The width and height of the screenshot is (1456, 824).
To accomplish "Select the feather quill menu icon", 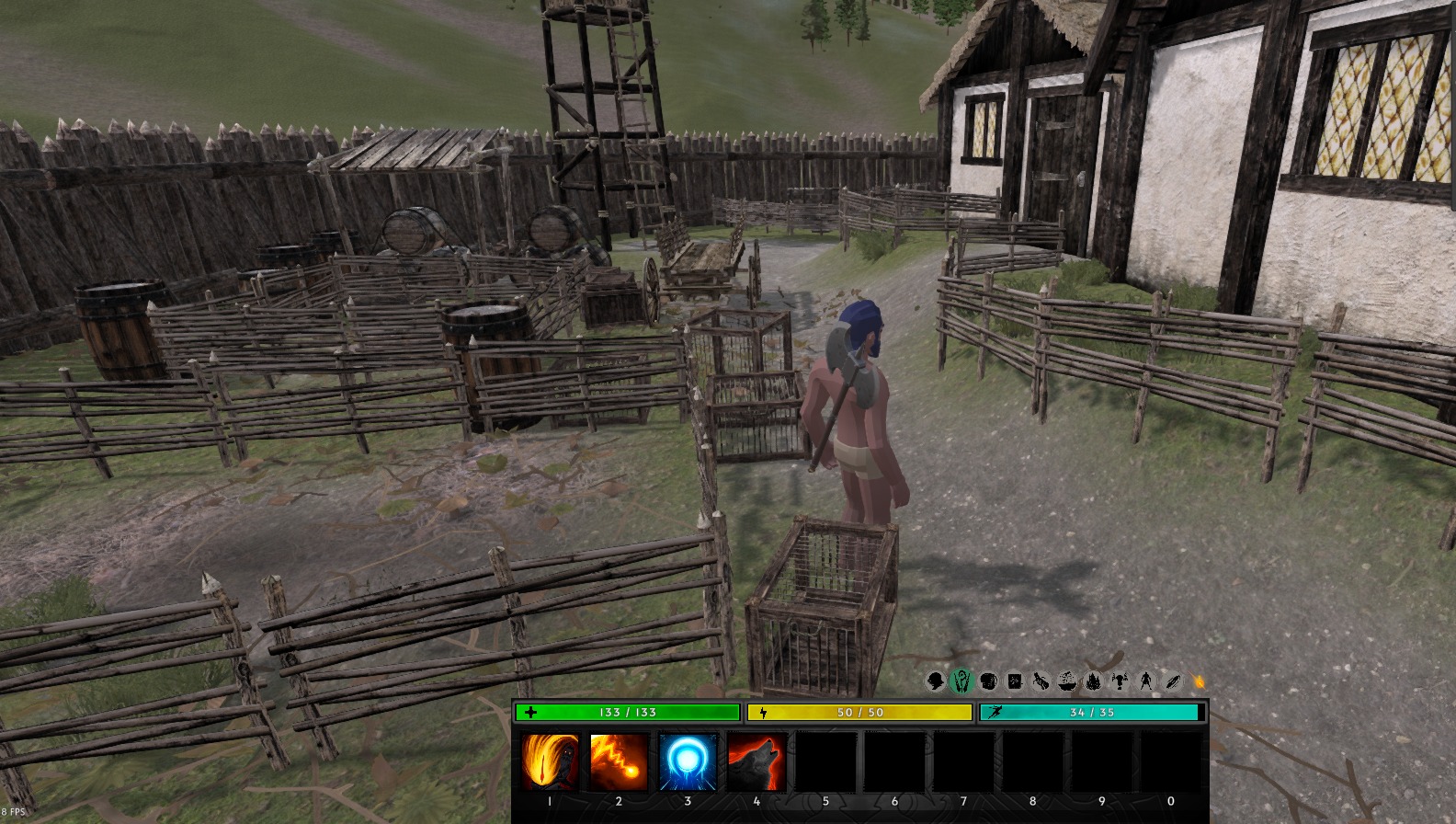I will (x=1173, y=681).
